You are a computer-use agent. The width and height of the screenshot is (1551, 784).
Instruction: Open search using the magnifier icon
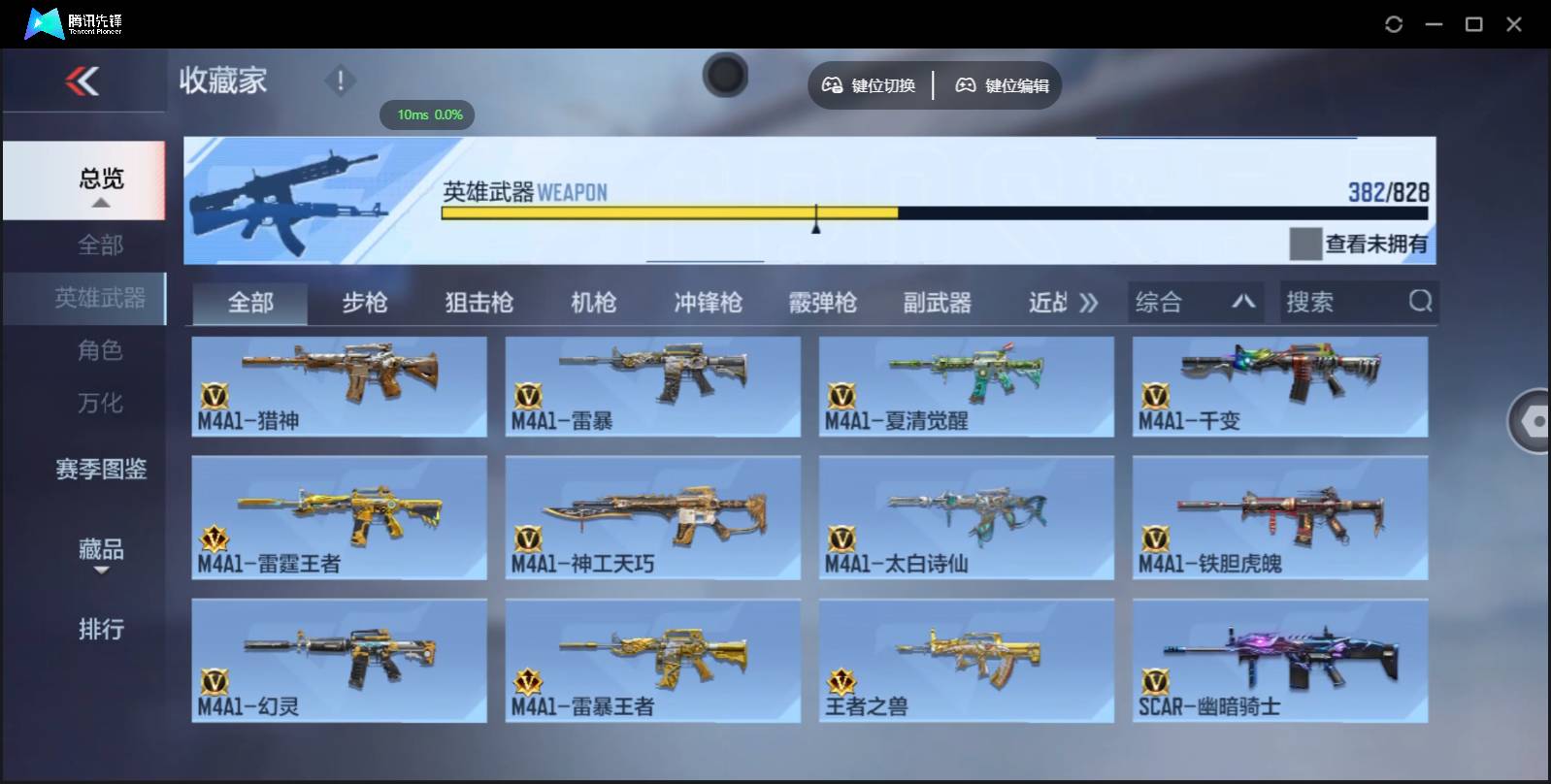click(x=1421, y=302)
